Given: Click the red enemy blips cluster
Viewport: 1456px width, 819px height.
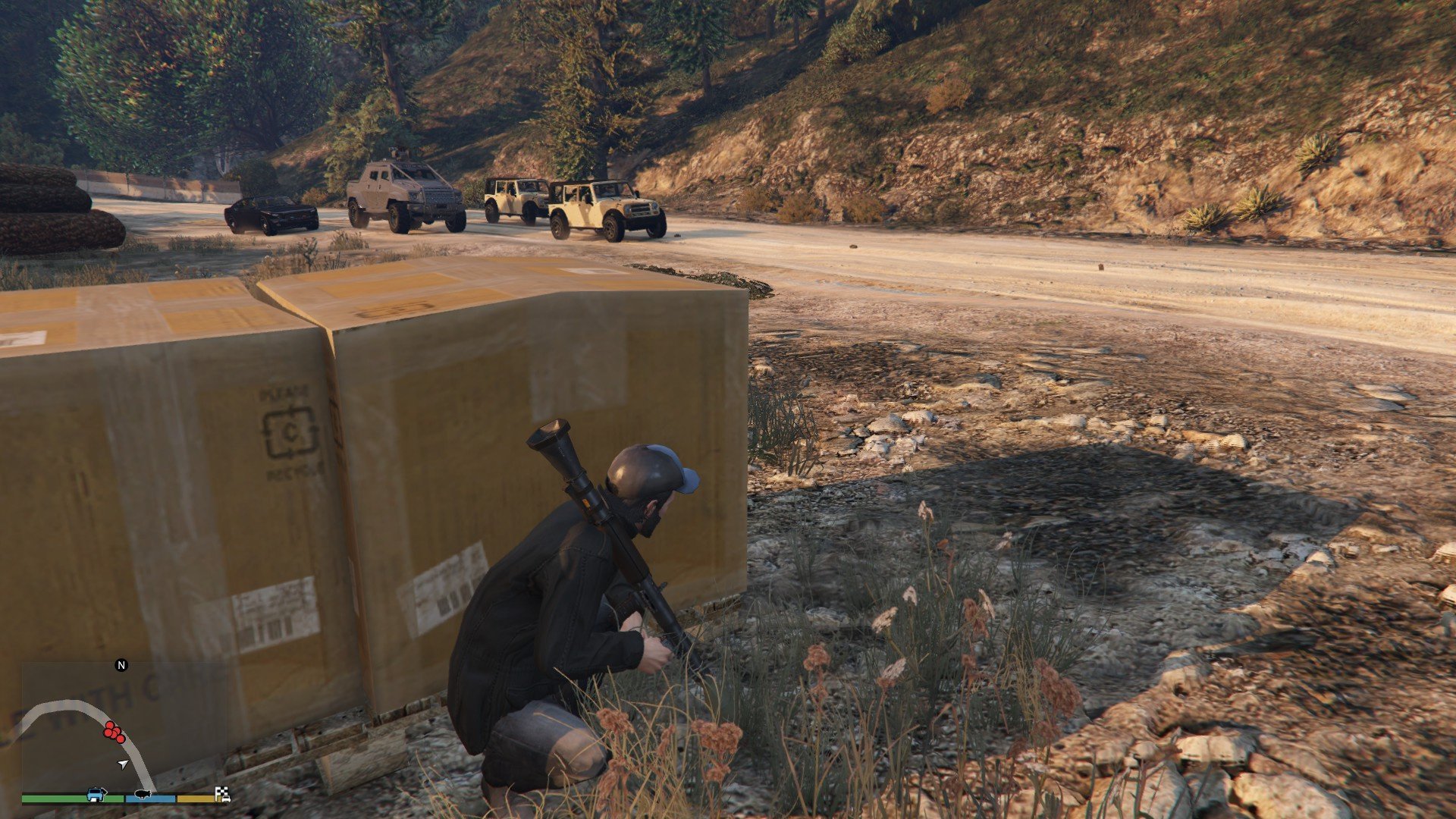Looking at the screenshot, I should point(115,732).
